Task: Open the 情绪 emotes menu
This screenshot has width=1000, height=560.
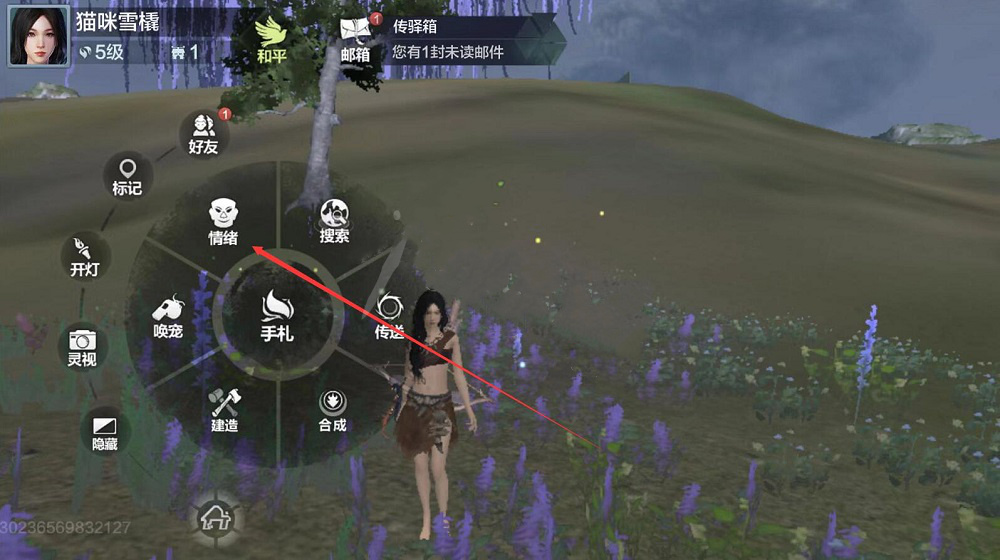Action: pyautogui.click(x=223, y=220)
